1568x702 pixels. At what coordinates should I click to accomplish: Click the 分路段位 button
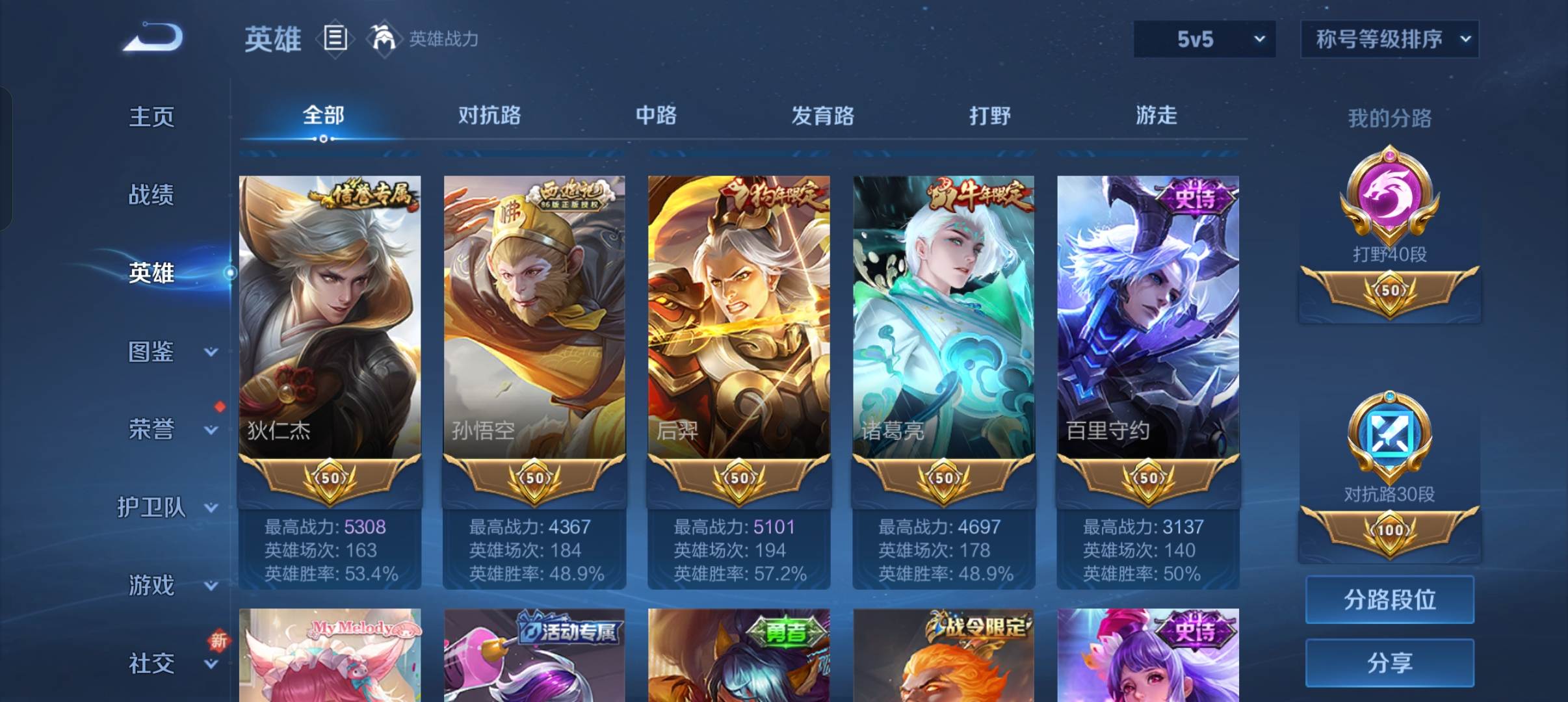click(1389, 599)
